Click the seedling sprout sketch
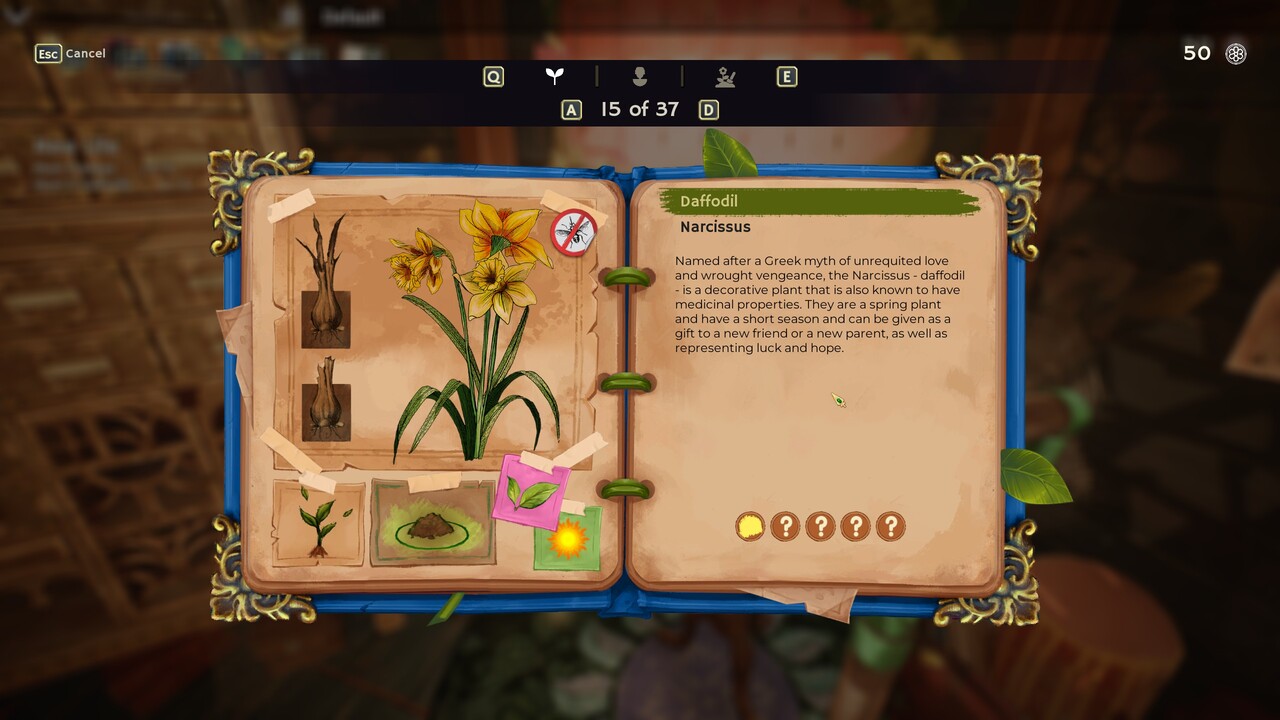Image resolution: width=1280 pixels, height=720 pixels. [318, 522]
